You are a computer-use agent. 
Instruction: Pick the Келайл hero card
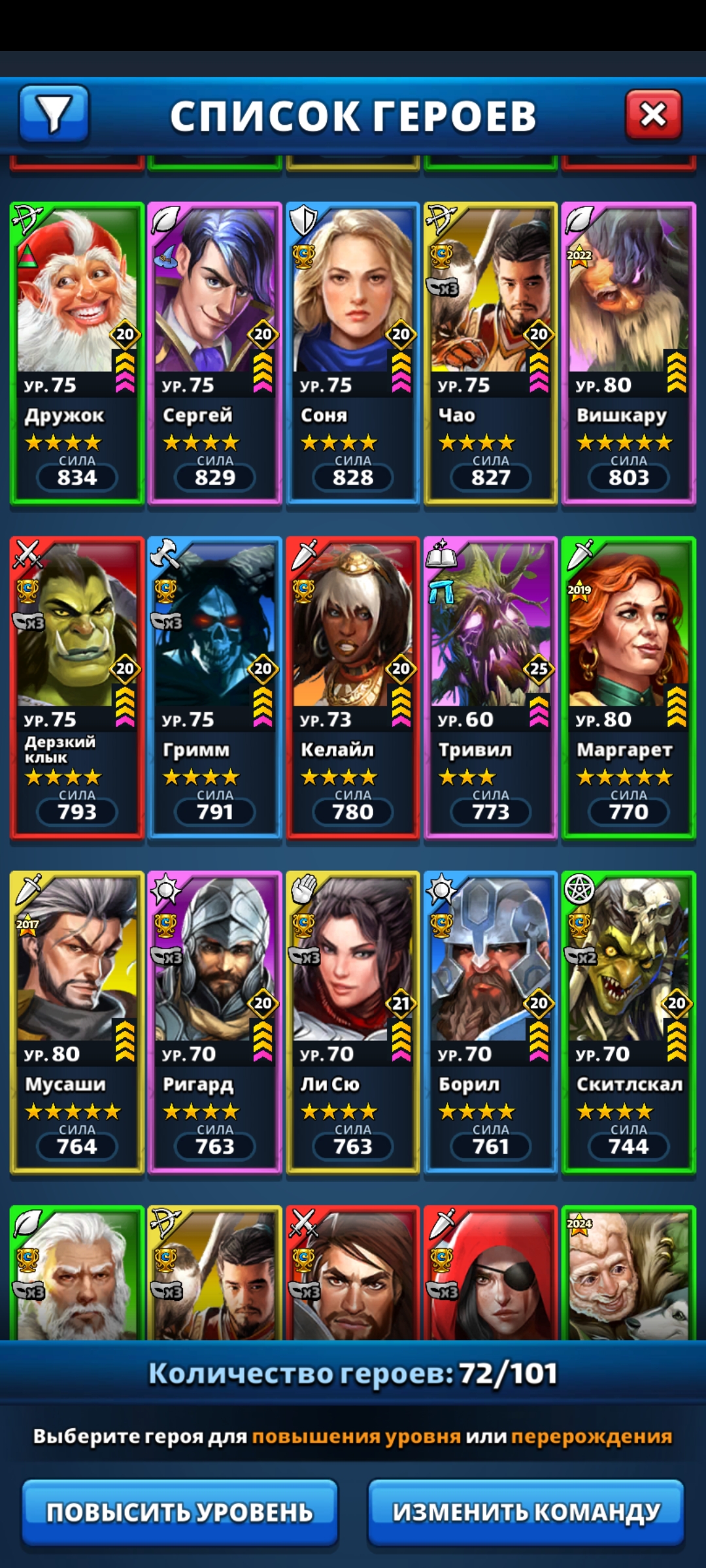pos(353,687)
